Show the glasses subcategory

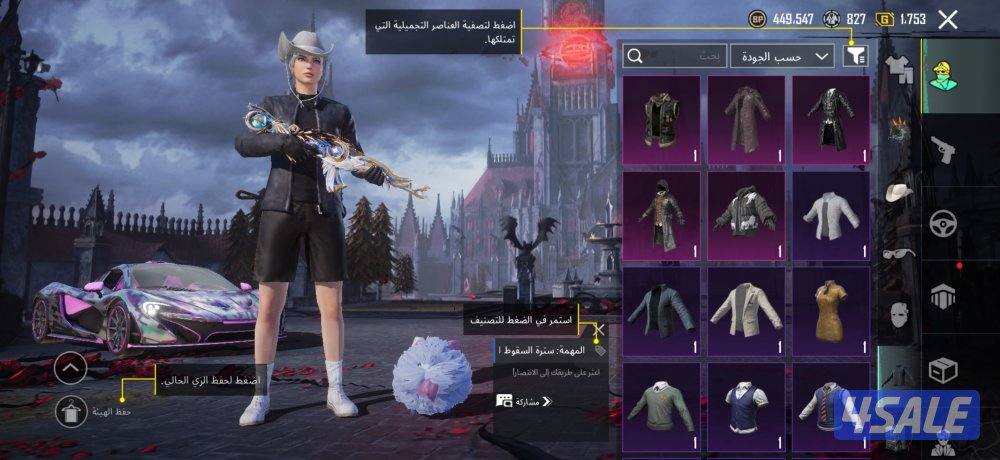point(900,254)
